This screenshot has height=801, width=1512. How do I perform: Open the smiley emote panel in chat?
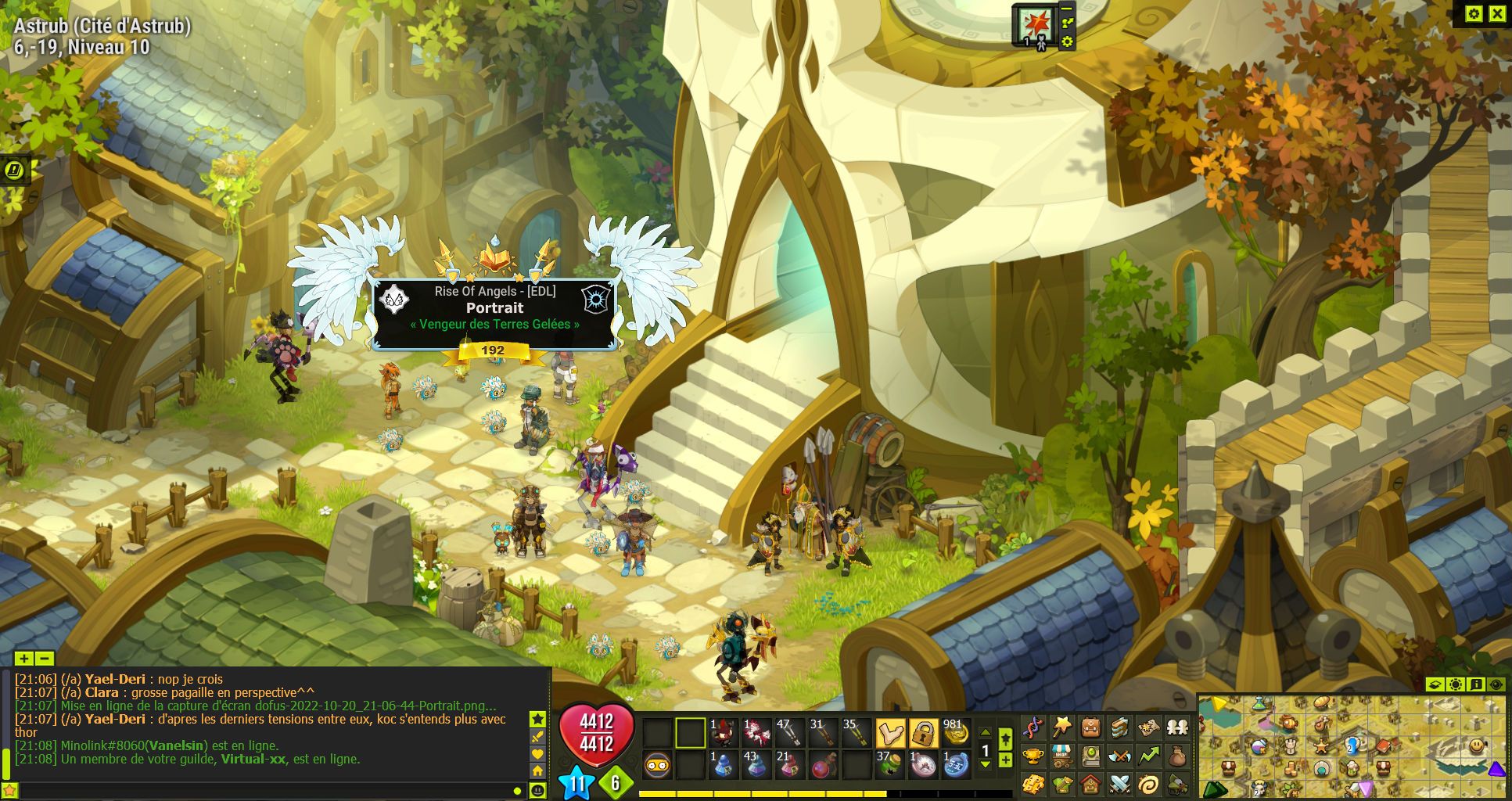[537, 791]
